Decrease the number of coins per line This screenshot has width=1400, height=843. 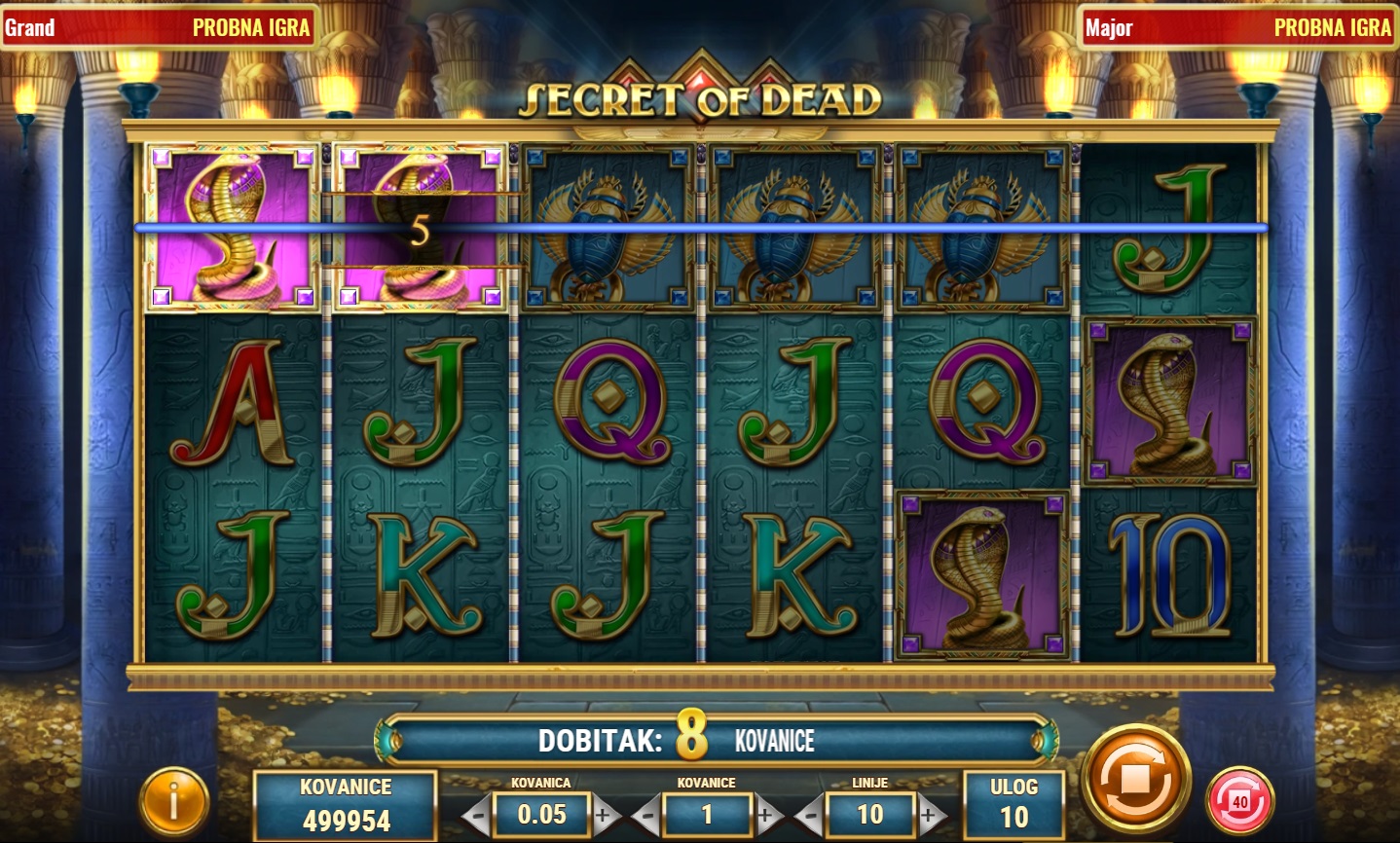[x=645, y=816]
